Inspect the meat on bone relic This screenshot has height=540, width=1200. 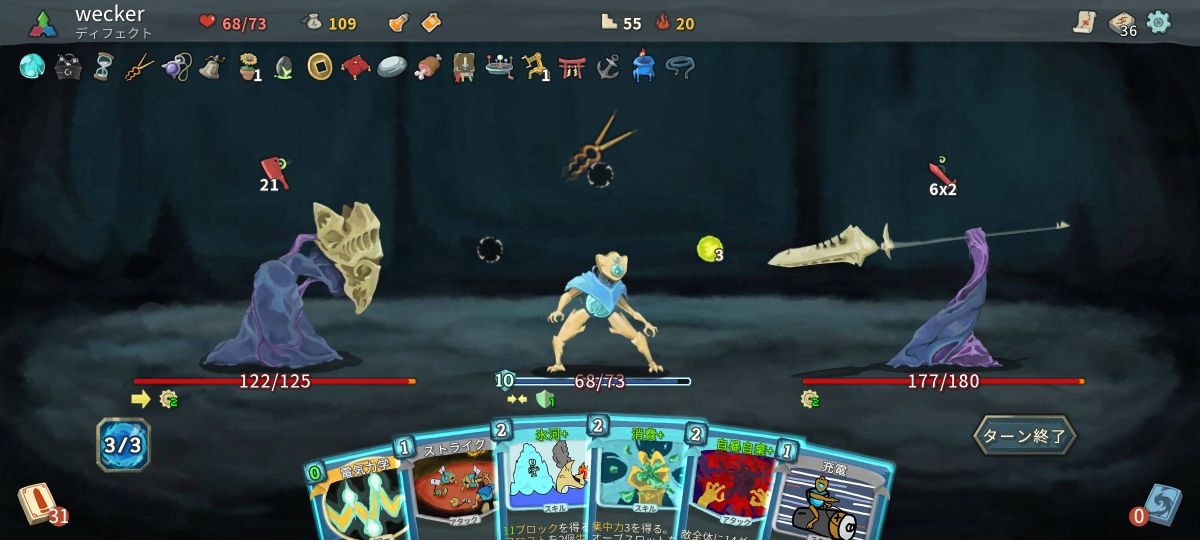(x=427, y=67)
